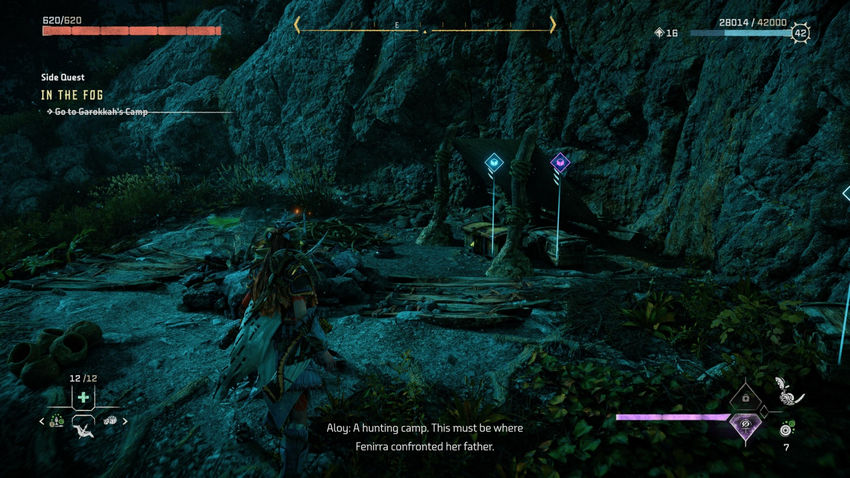The height and width of the screenshot is (478, 850).
Task: Select the locked upper diamond slot
Action: (x=745, y=398)
